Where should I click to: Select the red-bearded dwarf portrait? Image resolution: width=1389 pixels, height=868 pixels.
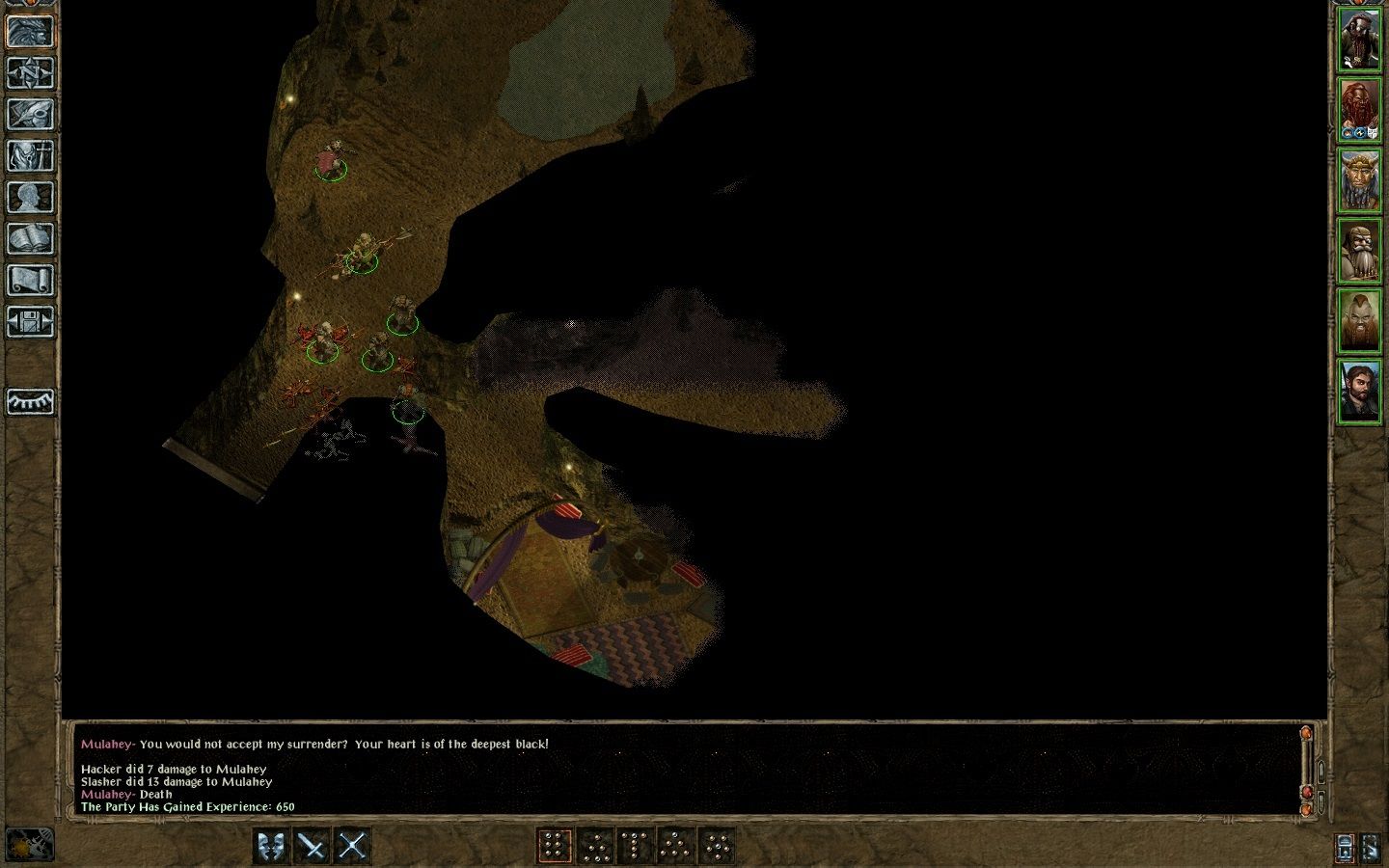tap(1359, 109)
